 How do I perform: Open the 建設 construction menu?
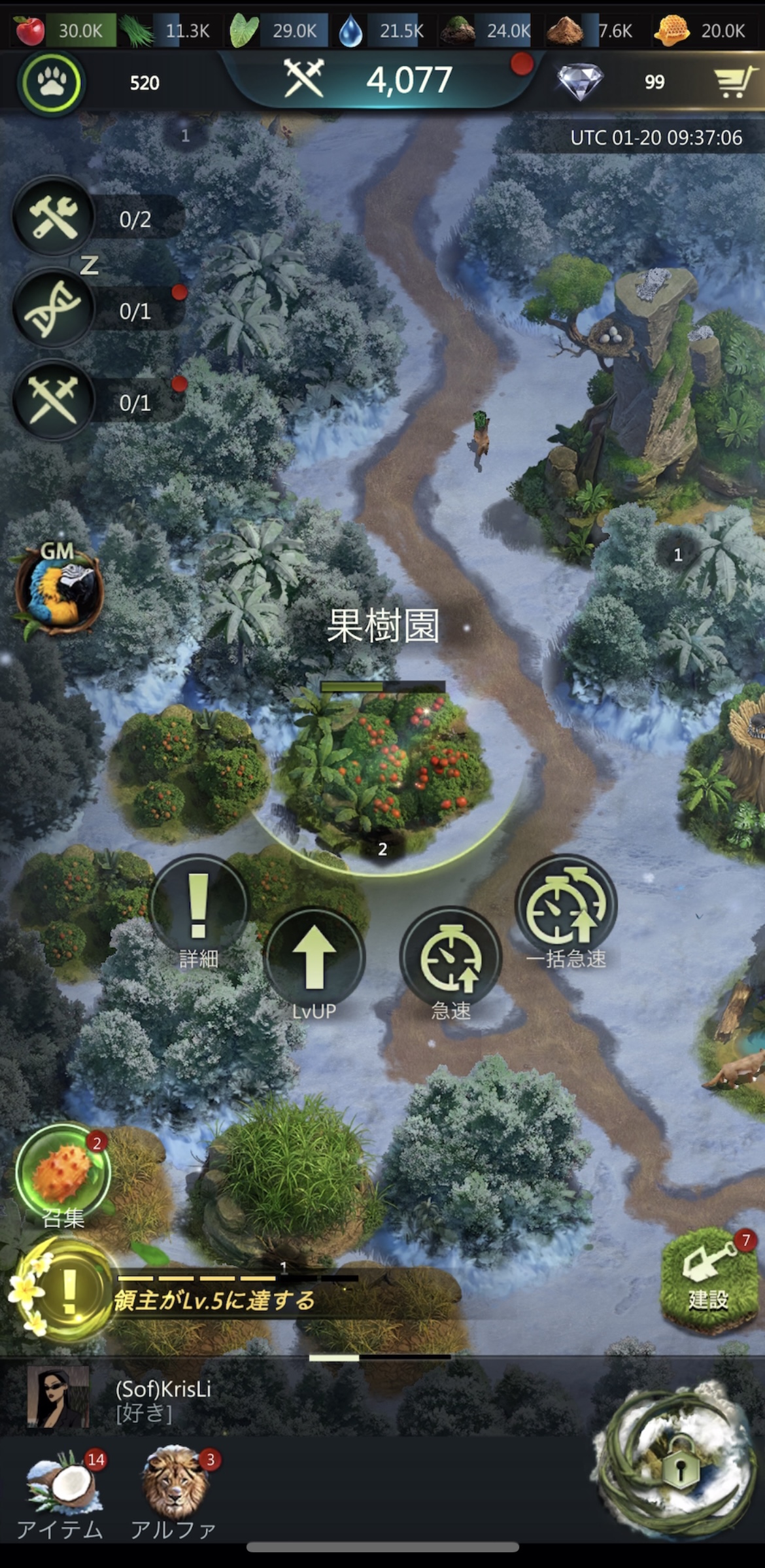tap(708, 1280)
